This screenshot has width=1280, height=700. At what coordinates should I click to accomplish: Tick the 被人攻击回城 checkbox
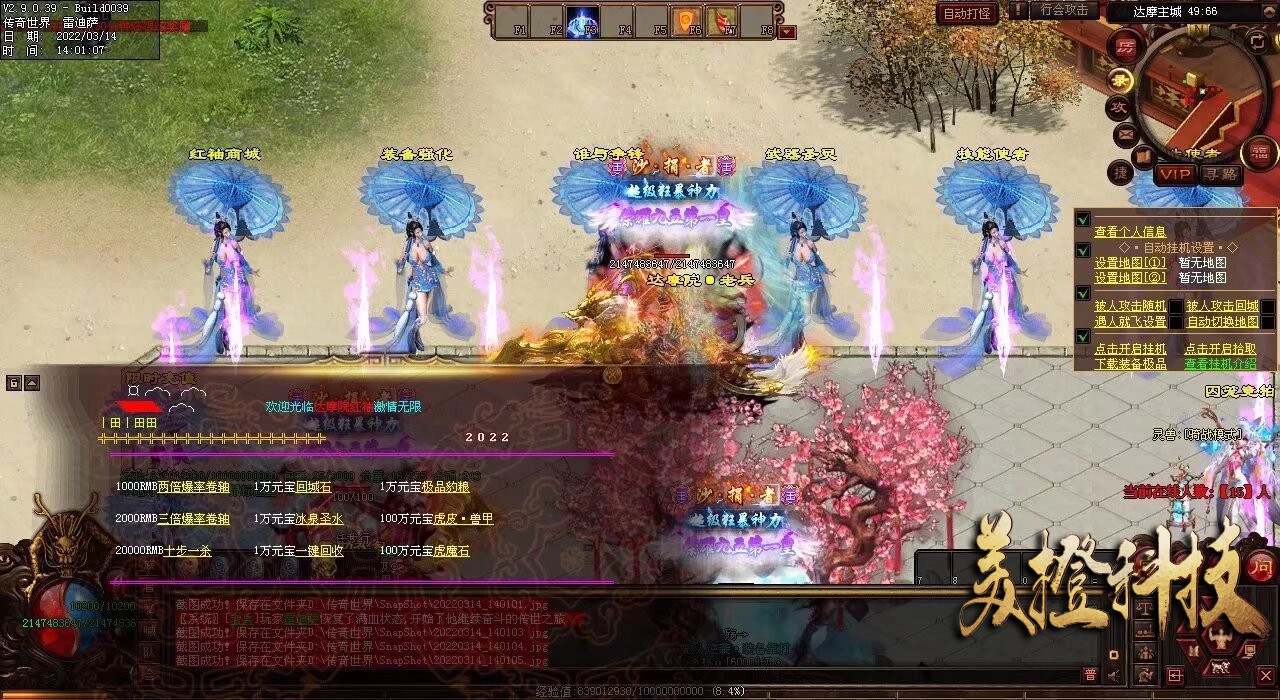point(1267,306)
